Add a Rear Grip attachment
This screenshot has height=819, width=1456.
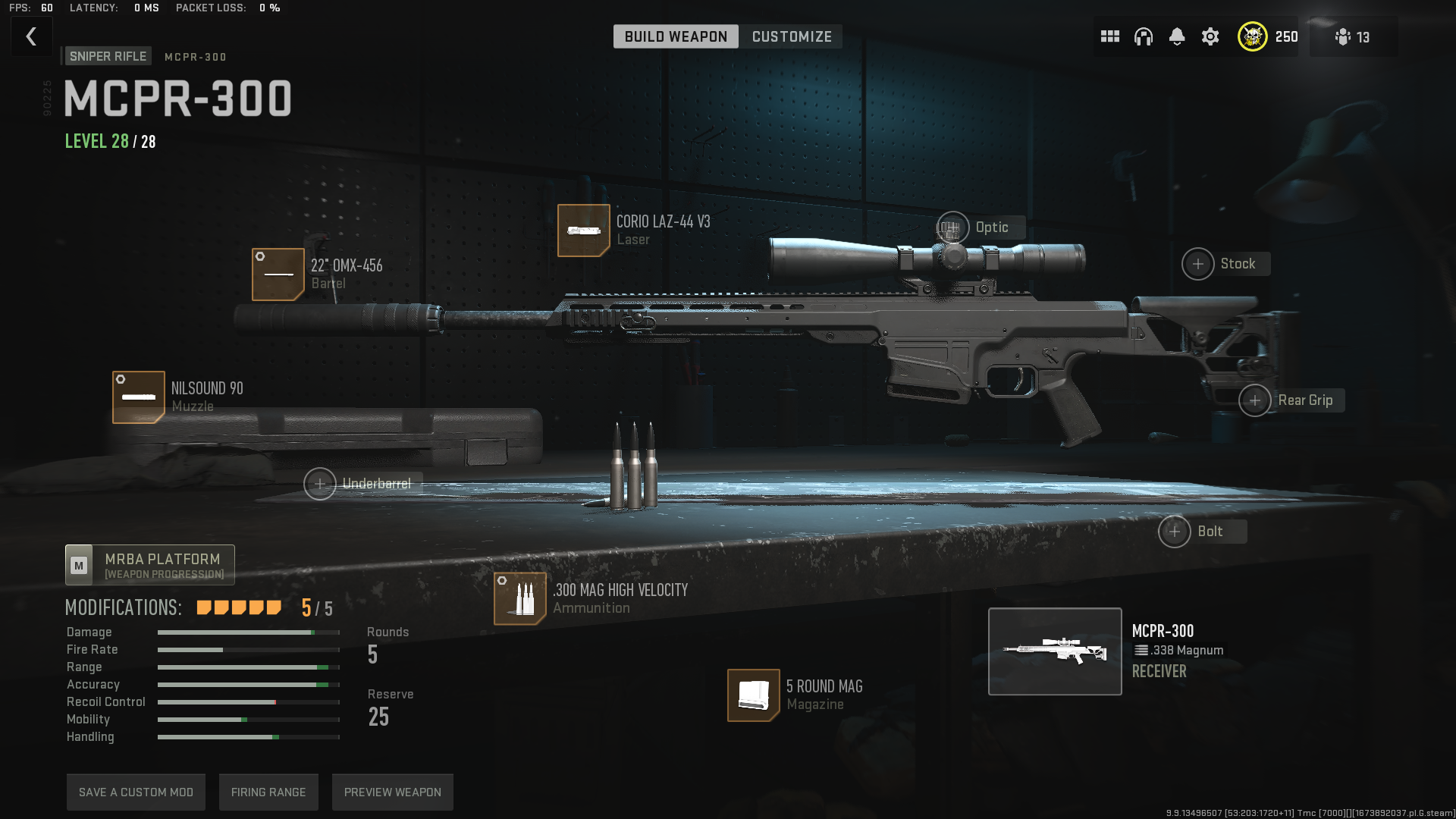[x=1255, y=400]
